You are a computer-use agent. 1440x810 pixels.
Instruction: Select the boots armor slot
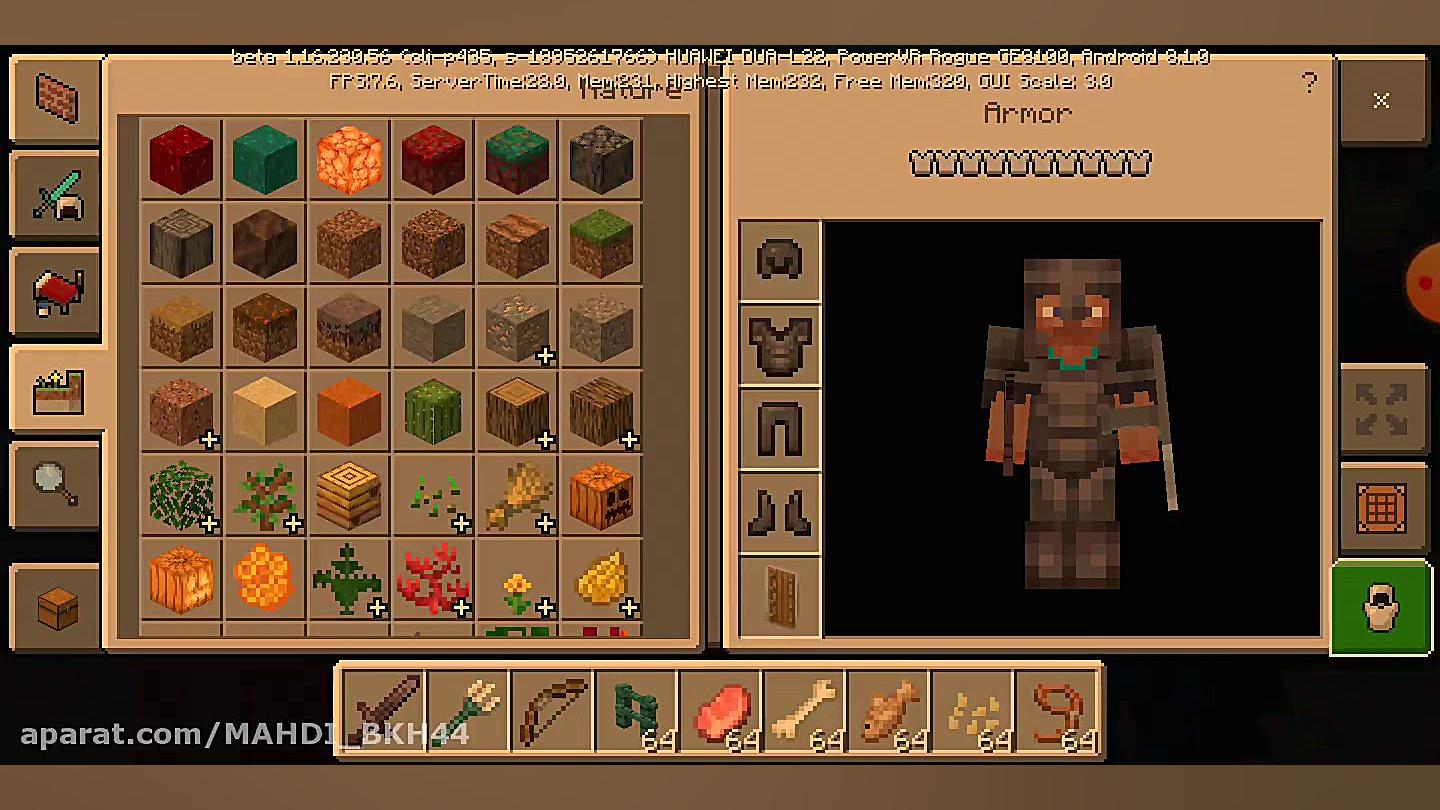779,513
